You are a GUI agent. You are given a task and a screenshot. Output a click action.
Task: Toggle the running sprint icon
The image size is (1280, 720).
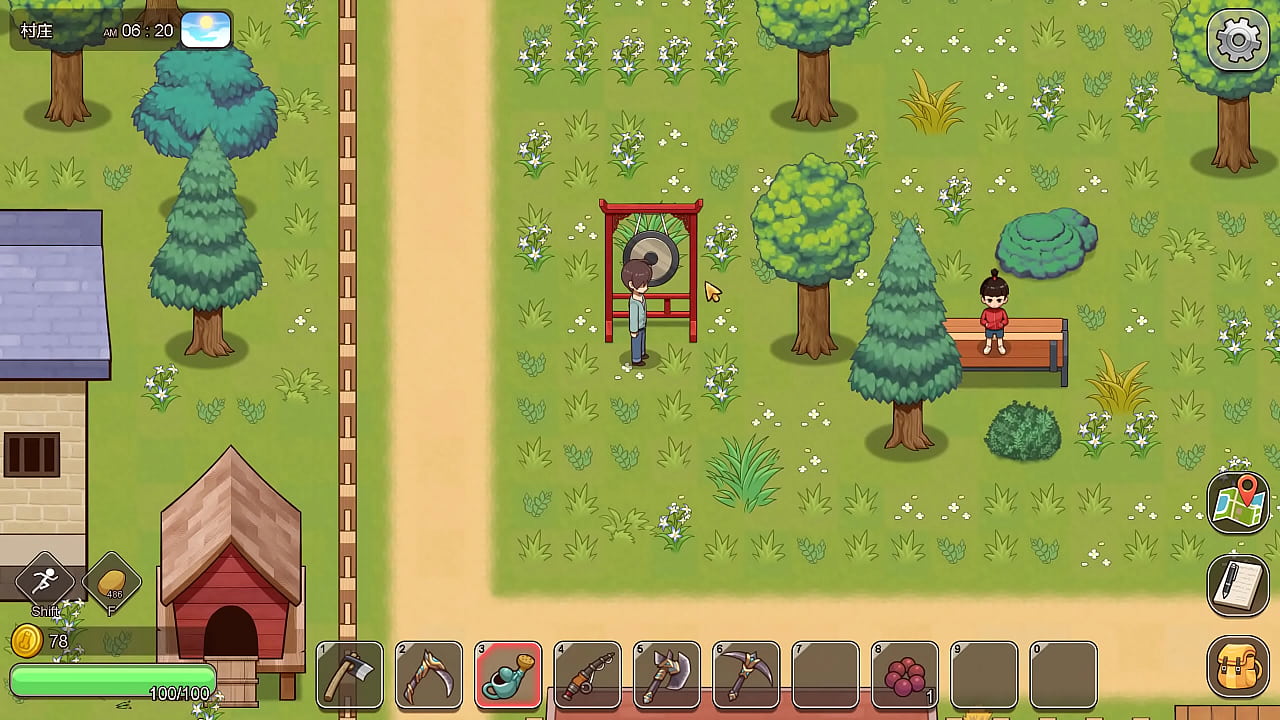click(x=45, y=580)
